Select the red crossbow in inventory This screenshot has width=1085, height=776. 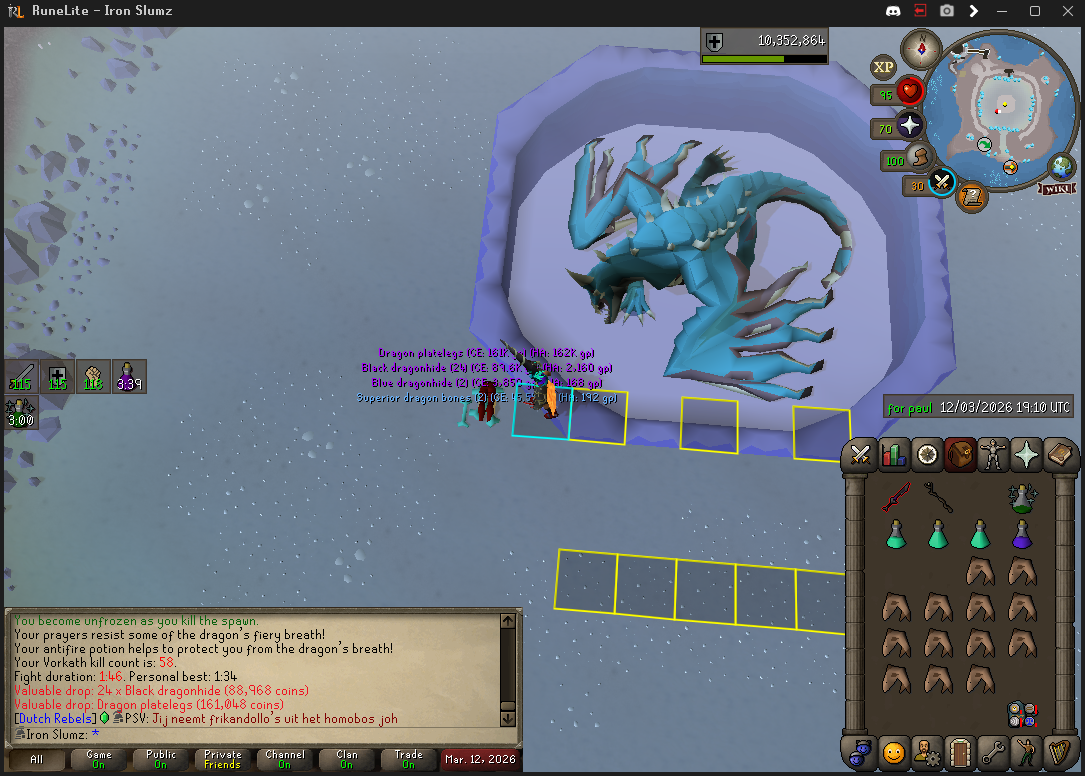pyautogui.click(x=896, y=497)
